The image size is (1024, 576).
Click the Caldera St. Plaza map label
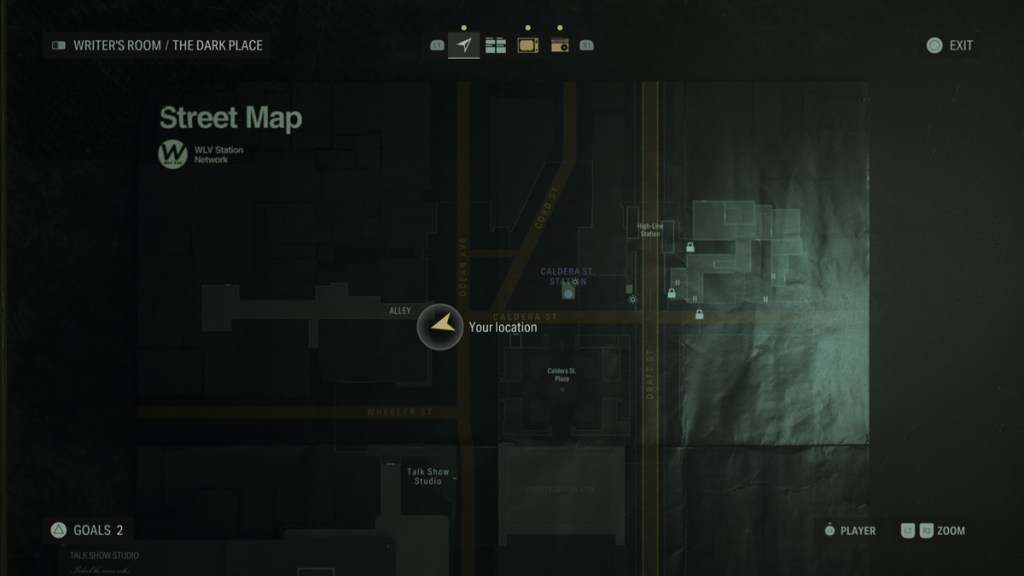click(562, 374)
